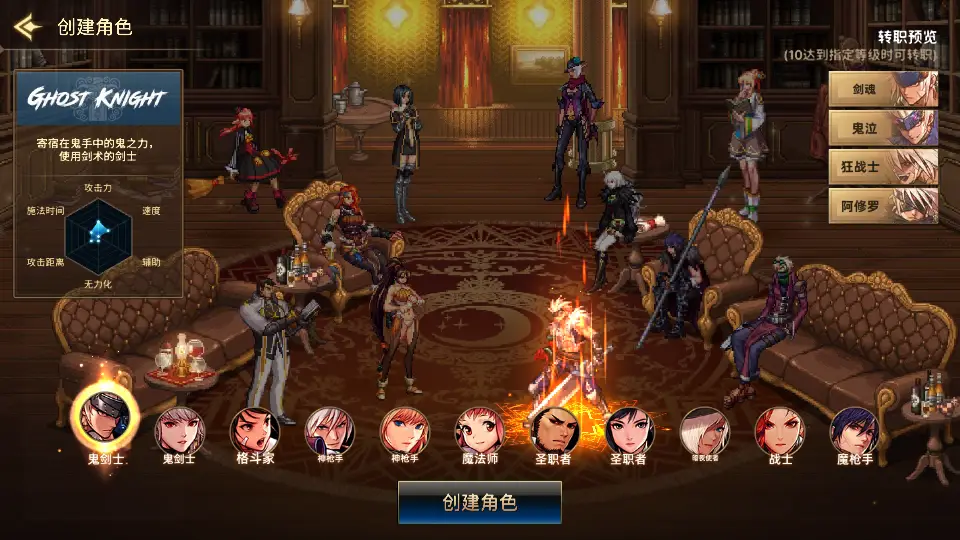The width and height of the screenshot is (960, 540).
Task: Preview the 鬼泣 job advancement
Action: click(x=883, y=128)
